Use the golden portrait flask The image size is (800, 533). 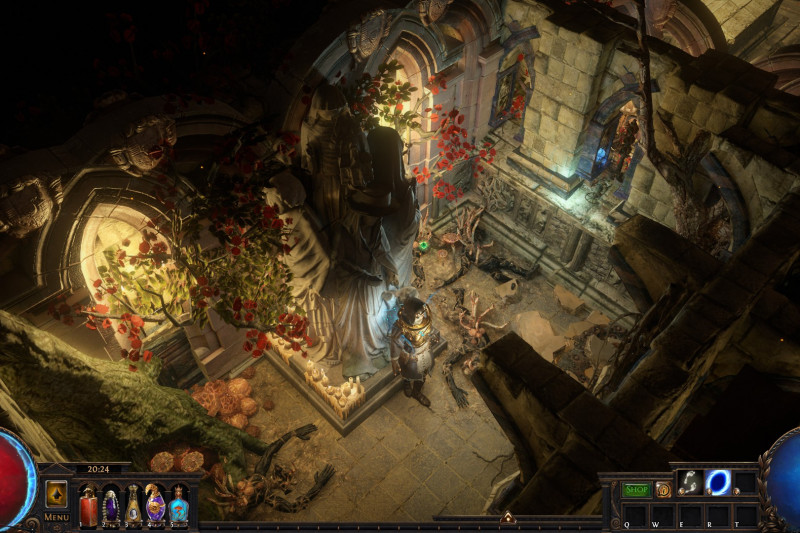click(133, 504)
